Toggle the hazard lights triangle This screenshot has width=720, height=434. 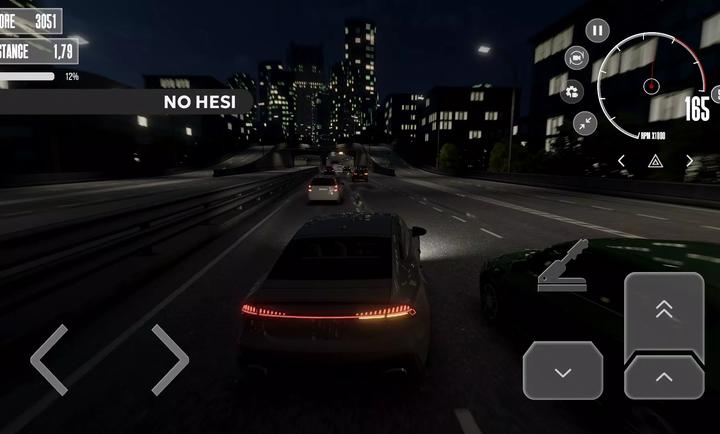(x=655, y=160)
